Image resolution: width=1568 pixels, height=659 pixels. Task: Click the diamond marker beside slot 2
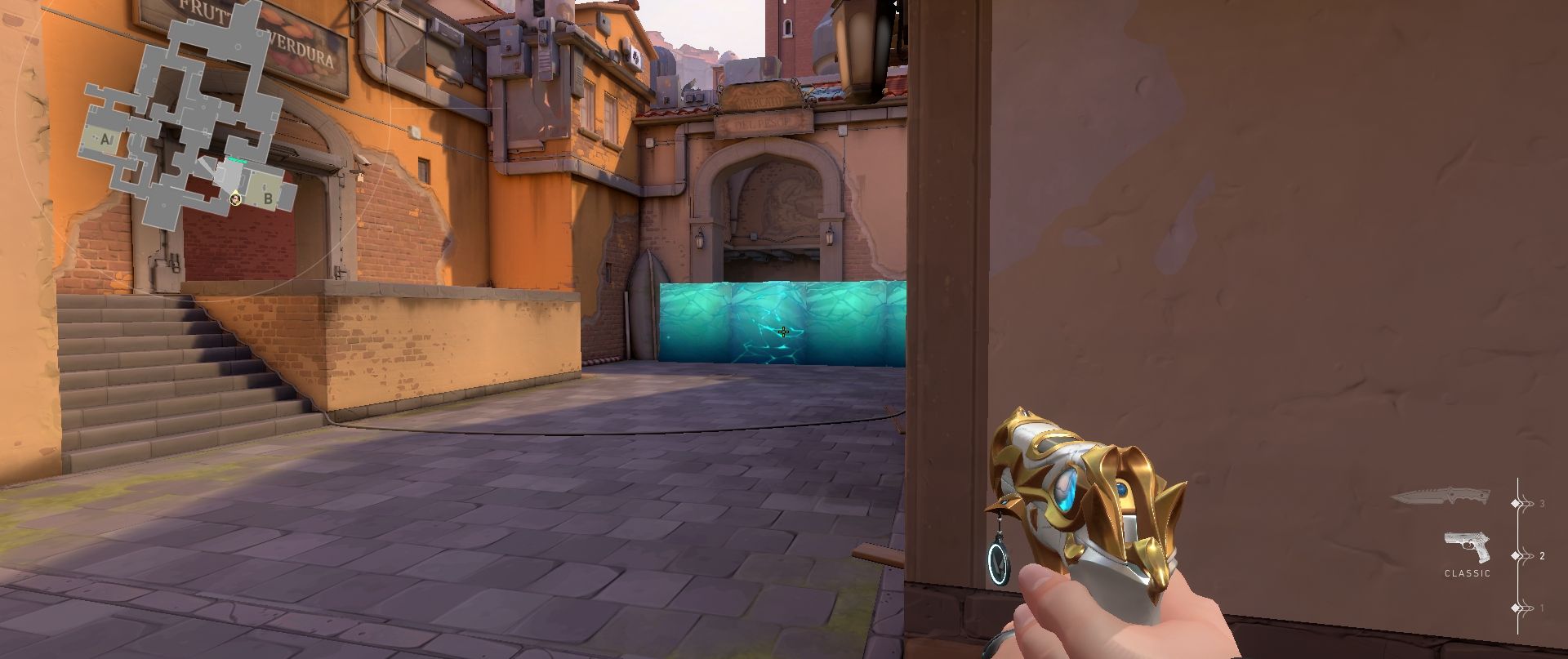[1515, 555]
